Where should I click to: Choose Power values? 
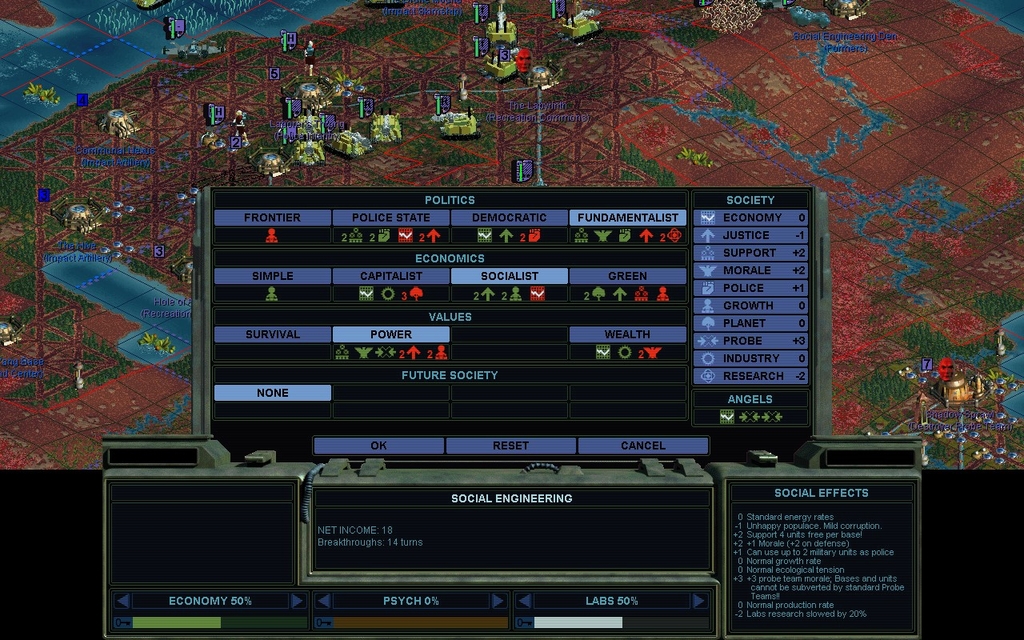pos(390,334)
